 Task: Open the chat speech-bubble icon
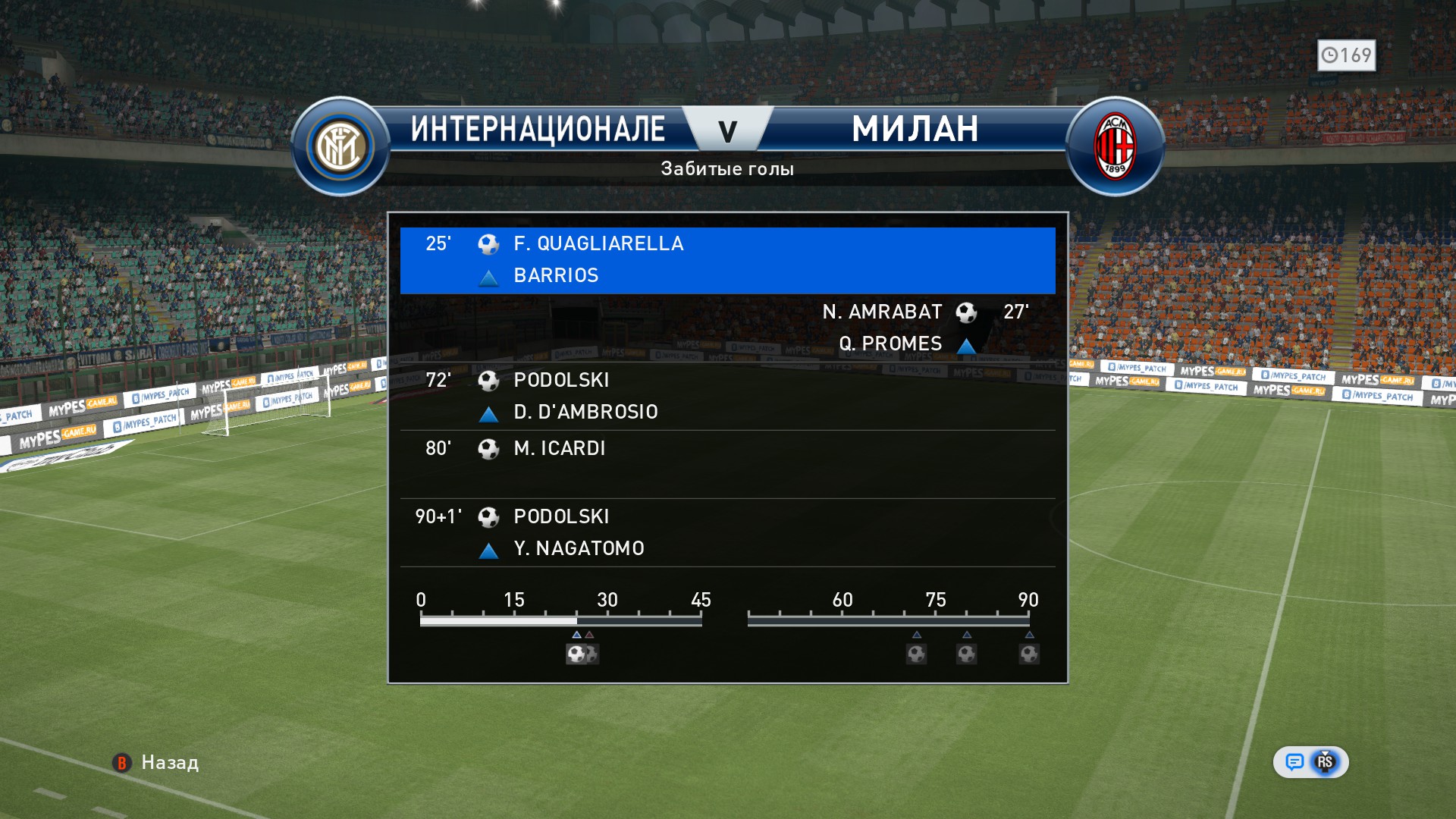[x=1294, y=762]
